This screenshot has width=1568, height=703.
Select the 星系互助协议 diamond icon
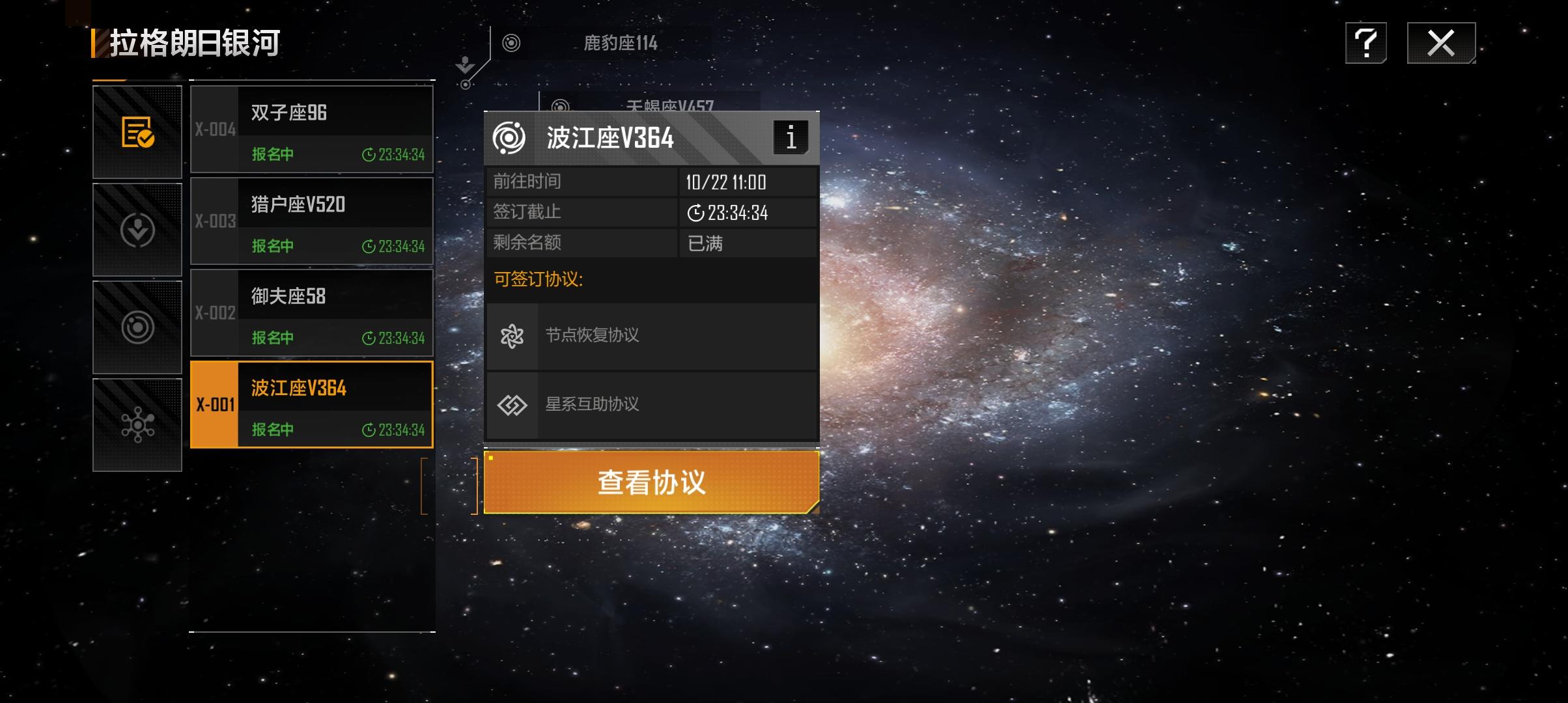[x=514, y=404]
